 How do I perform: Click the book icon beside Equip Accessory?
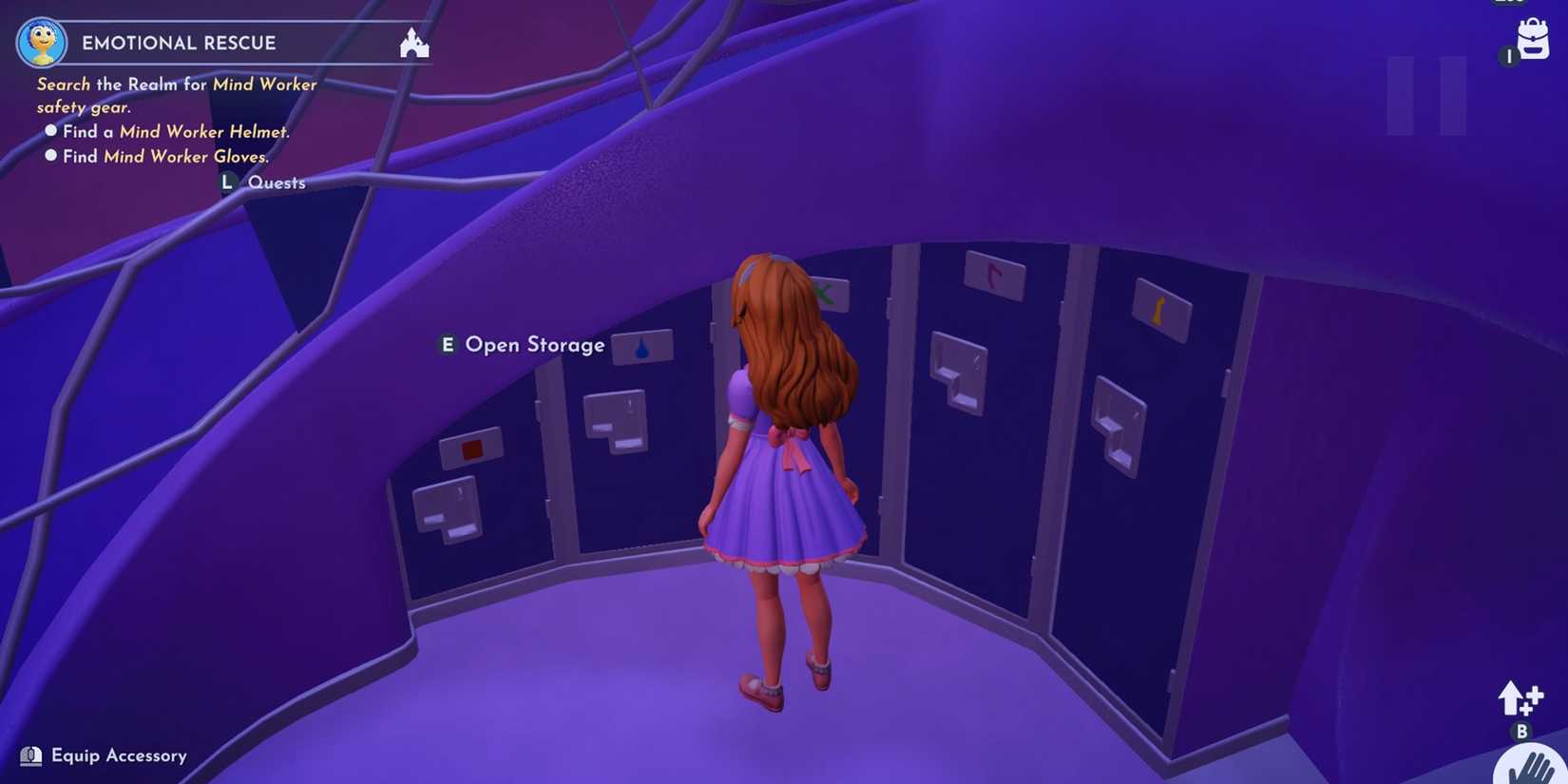(31, 755)
